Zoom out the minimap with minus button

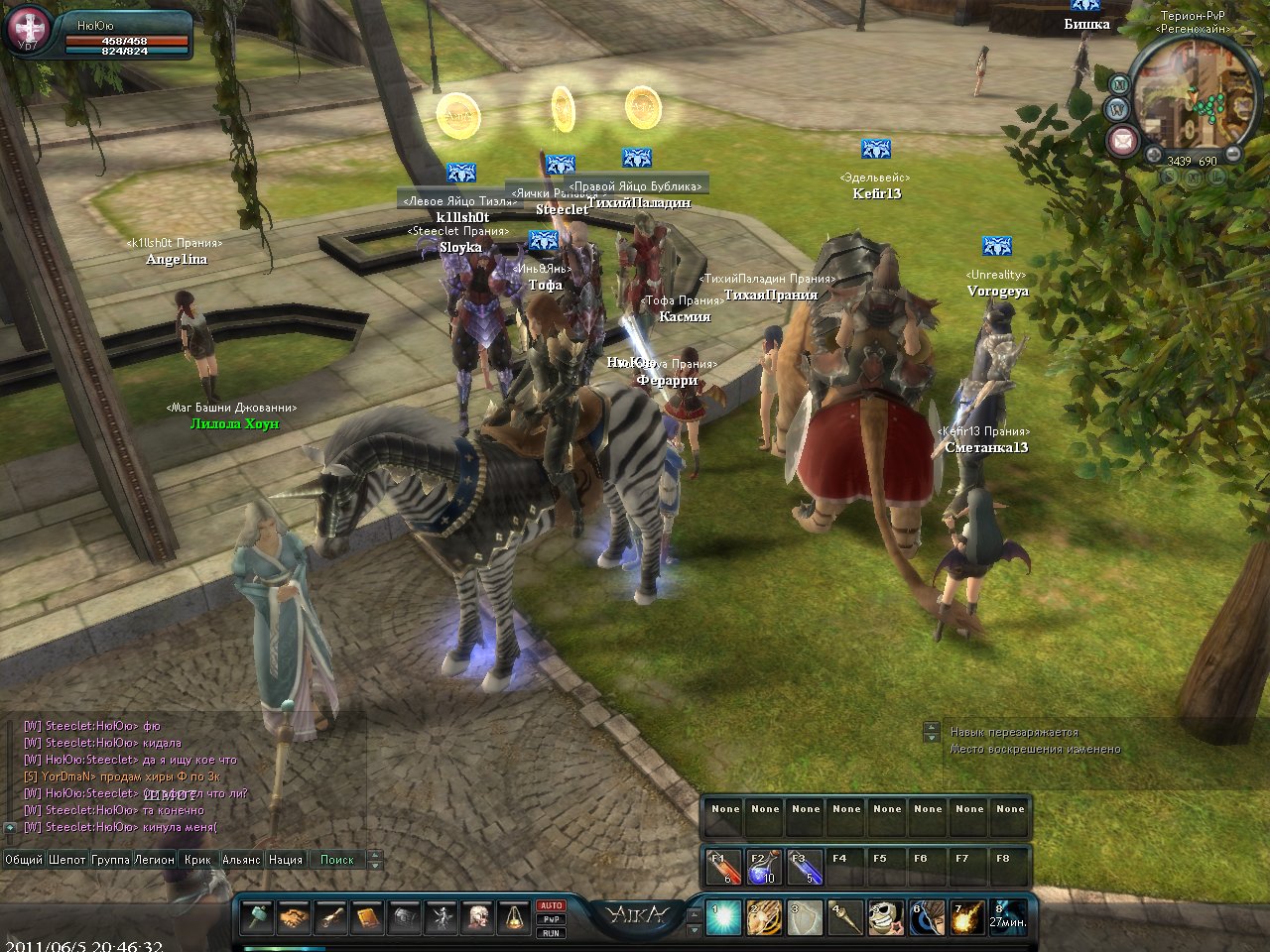(x=1232, y=155)
